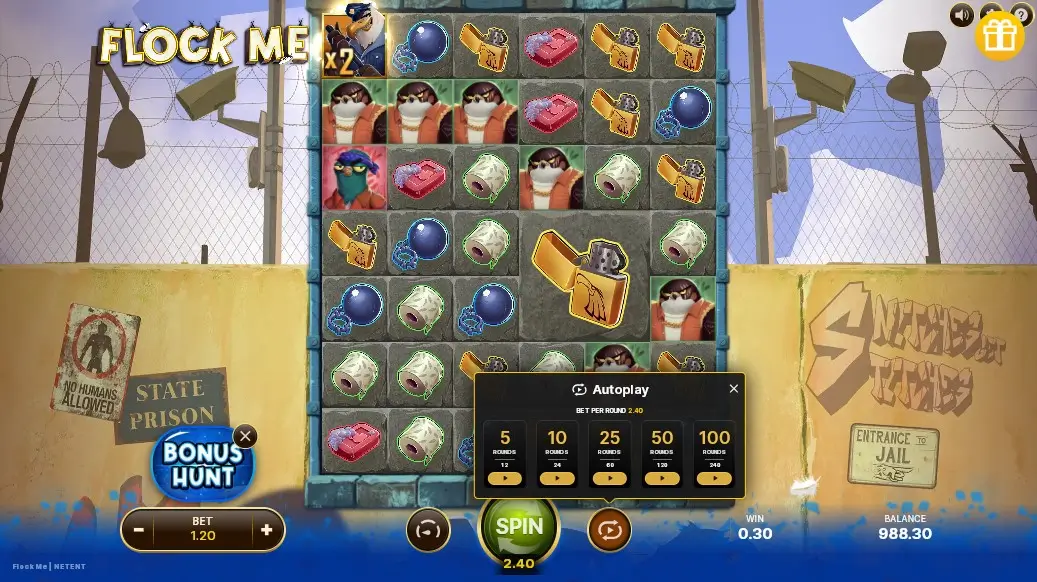This screenshot has width=1037, height=582.
Task: Launch 100 autoplay rounds
Action: point(714,478)
